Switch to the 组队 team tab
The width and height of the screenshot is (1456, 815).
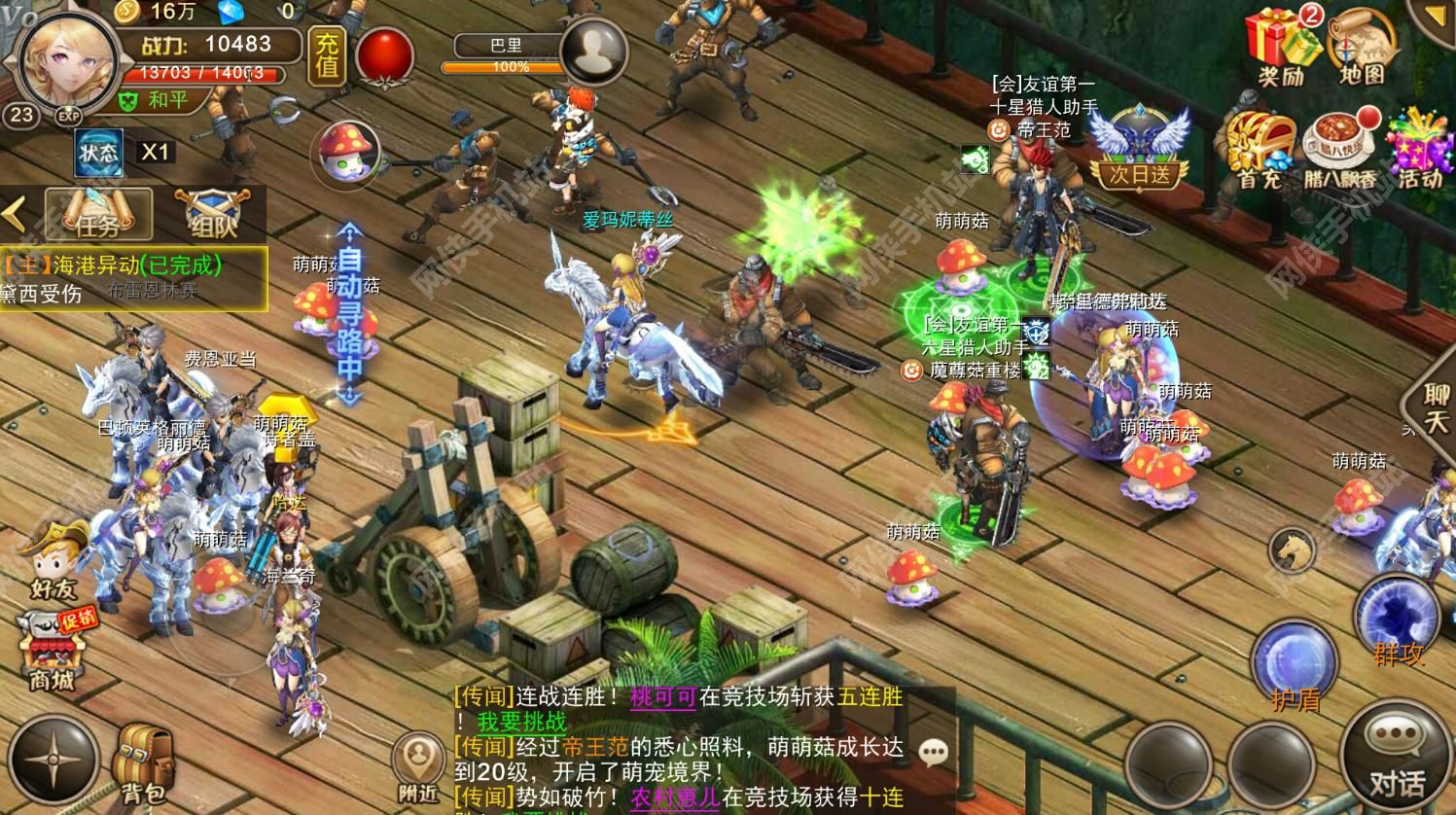point(213,214)
